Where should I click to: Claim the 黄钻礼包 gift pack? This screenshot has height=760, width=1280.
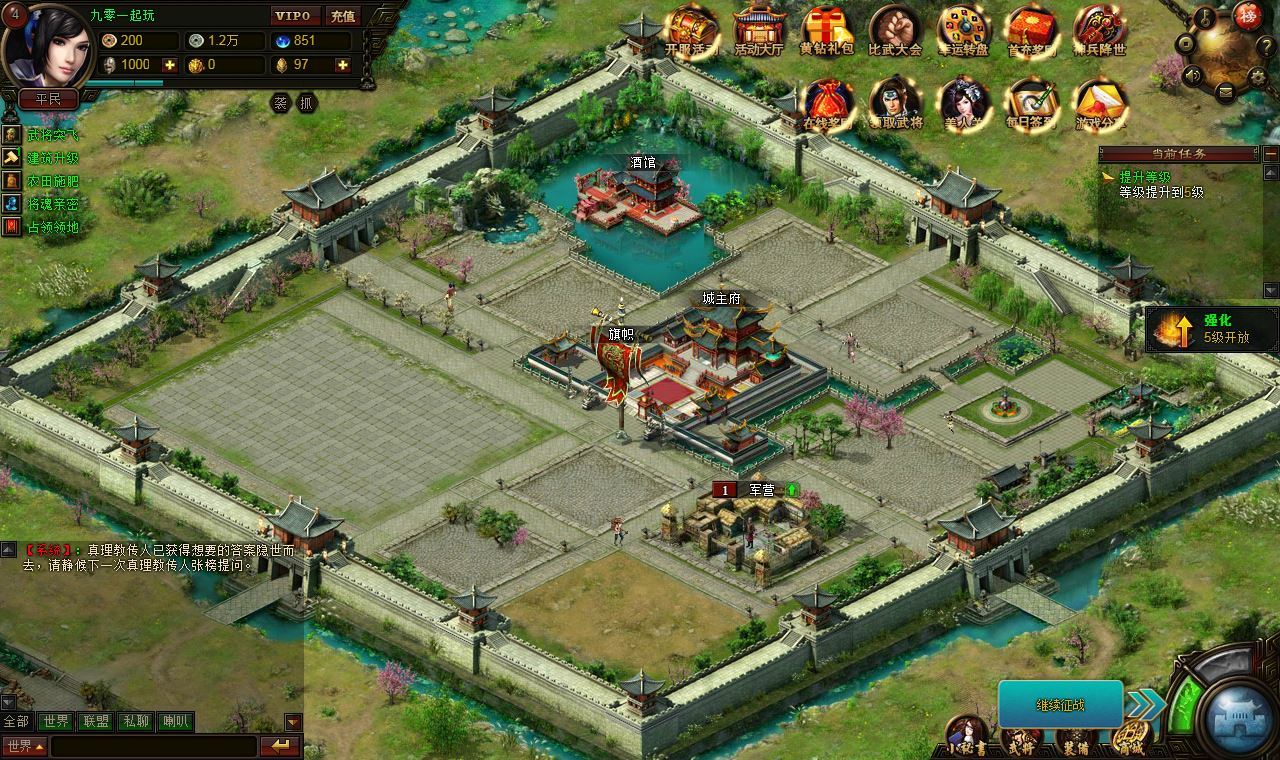(827, 30)
